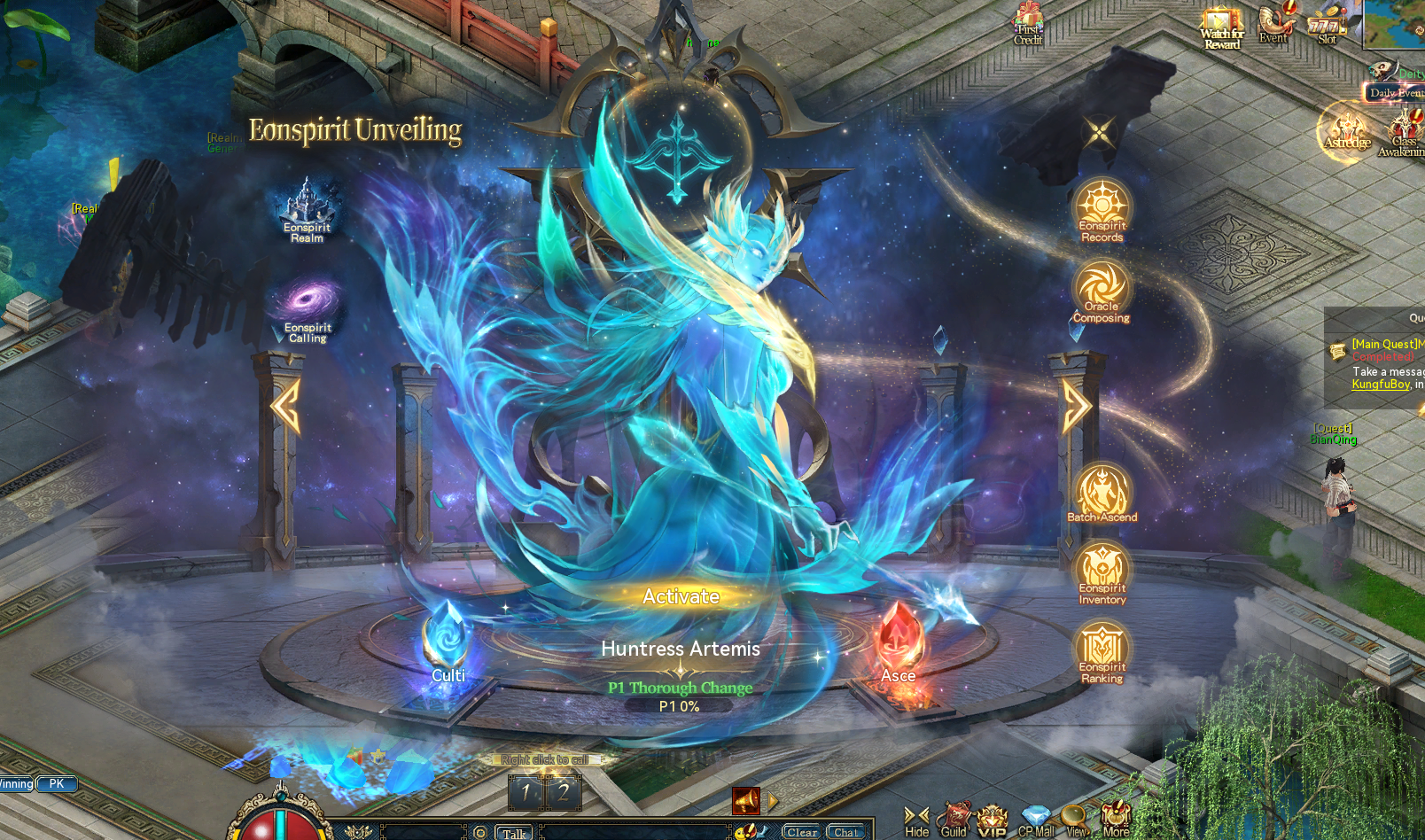Check the P1 0% progress bar
Image resolution: width=1425 pixels, height=840 pixels.
679,705
